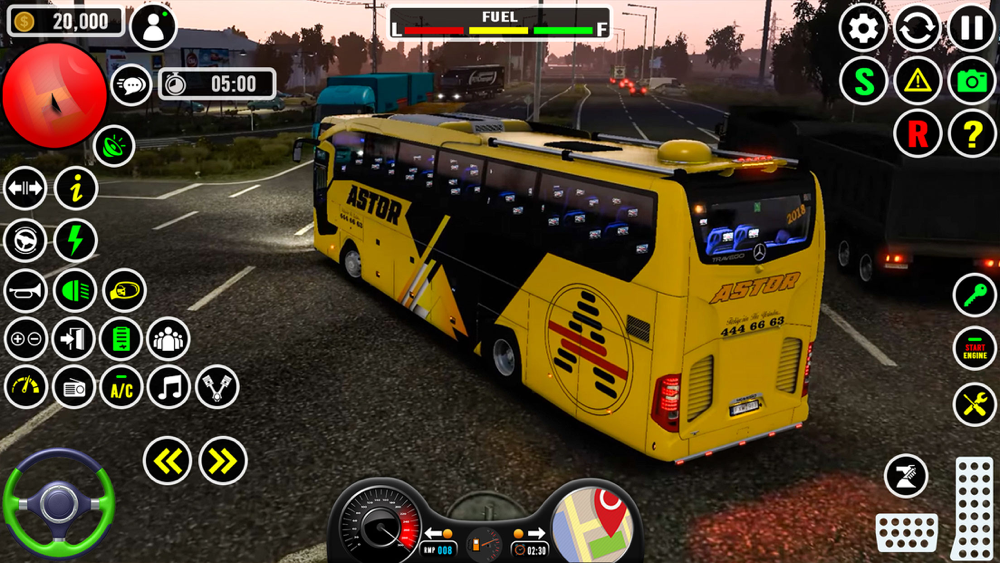The height and width of the screenshot is (563, 1000).
Task: Activate the left turn signal arrows
Action: point(167,461)
